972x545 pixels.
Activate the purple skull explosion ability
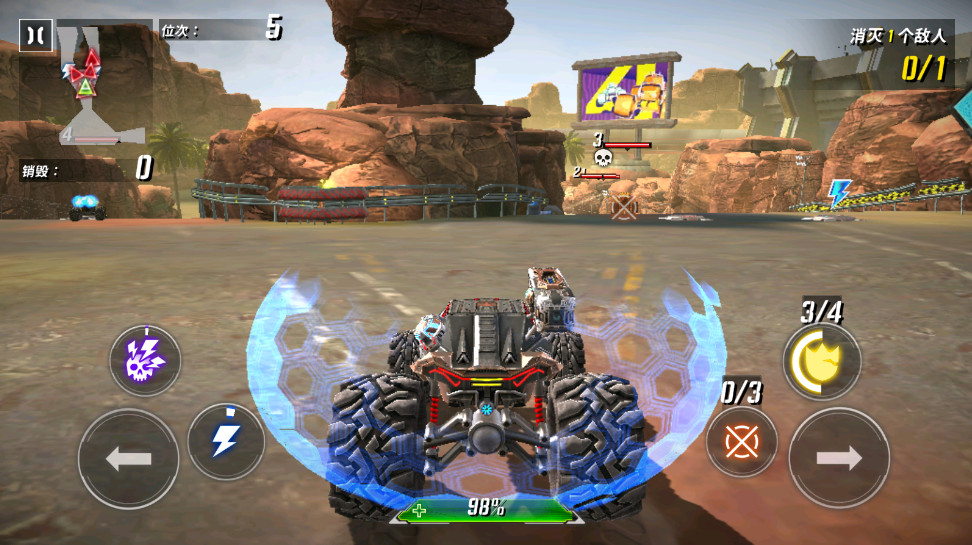pos(145,360)
